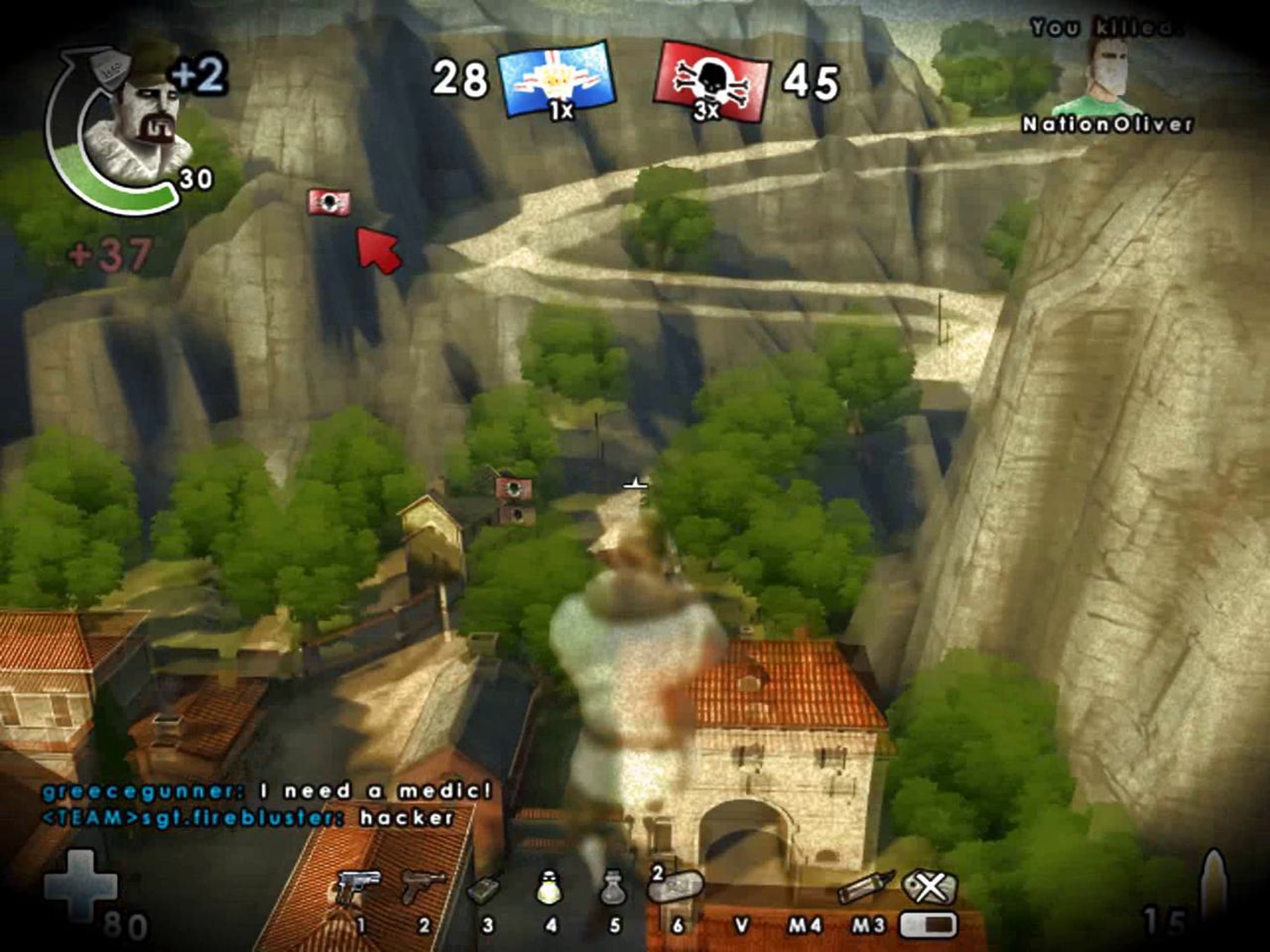Click the blue Royal team flag
This screenshot has height=952, width=1270.
coord(556,79)
